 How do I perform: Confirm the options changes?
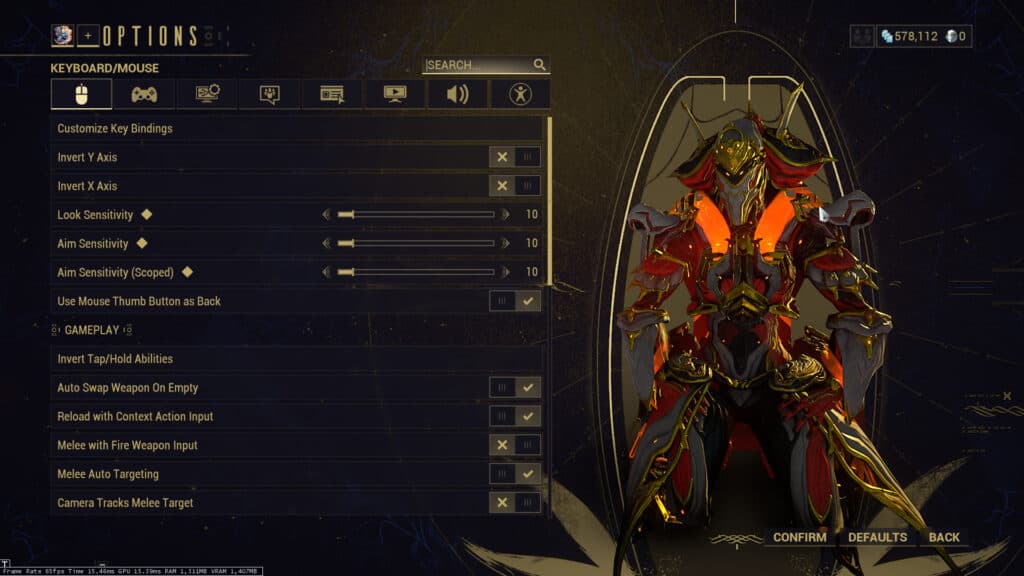800,538
